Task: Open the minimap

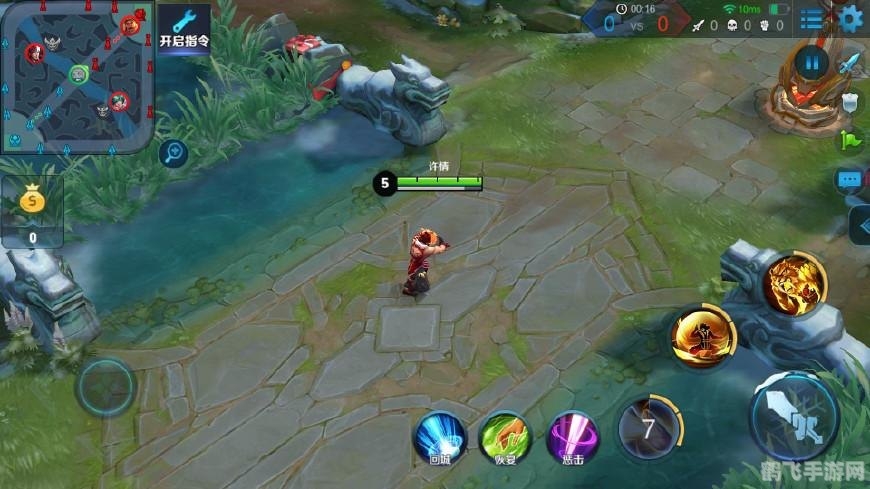Action: tap(78, 75)
